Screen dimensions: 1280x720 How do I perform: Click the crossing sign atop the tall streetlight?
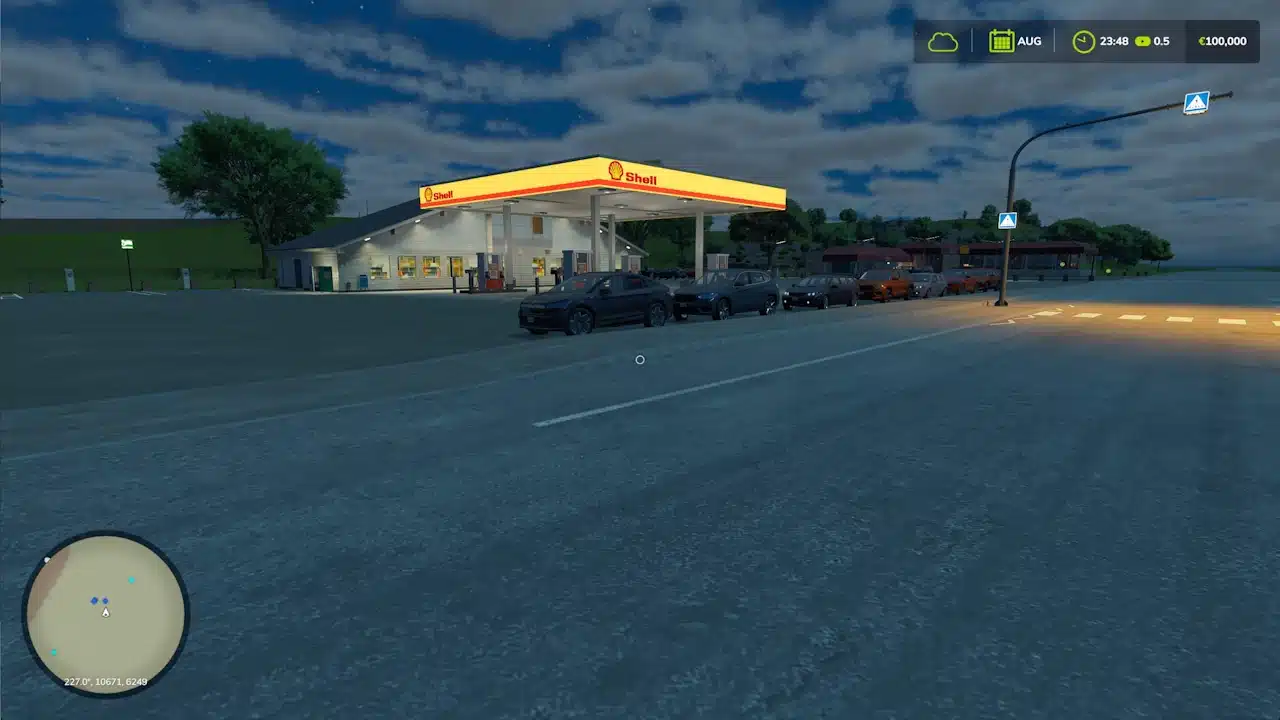pyautogui.click(x=1195, y=101)
